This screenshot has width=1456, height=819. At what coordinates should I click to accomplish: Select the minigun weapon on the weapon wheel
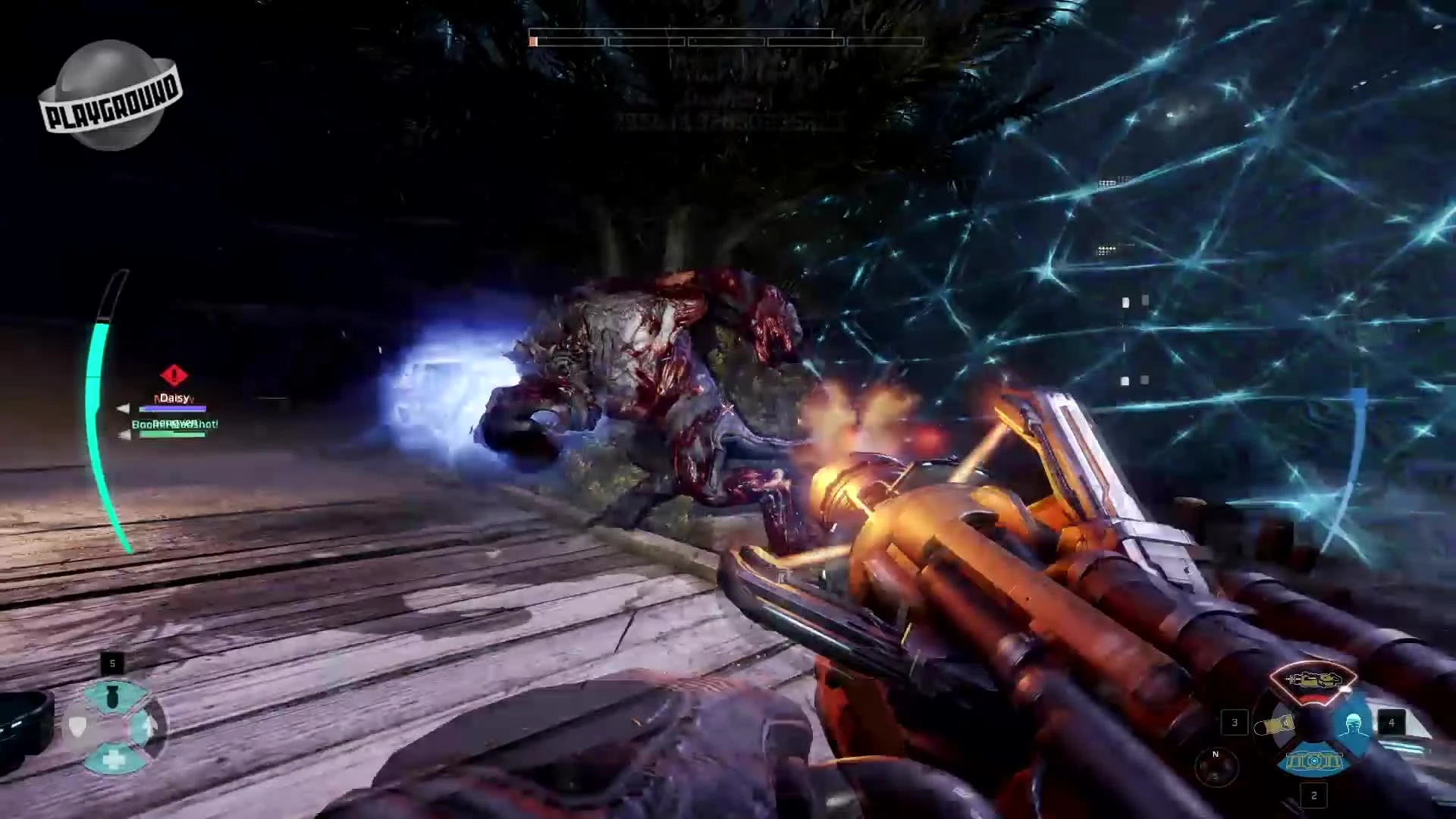[x=1313, y=679]
